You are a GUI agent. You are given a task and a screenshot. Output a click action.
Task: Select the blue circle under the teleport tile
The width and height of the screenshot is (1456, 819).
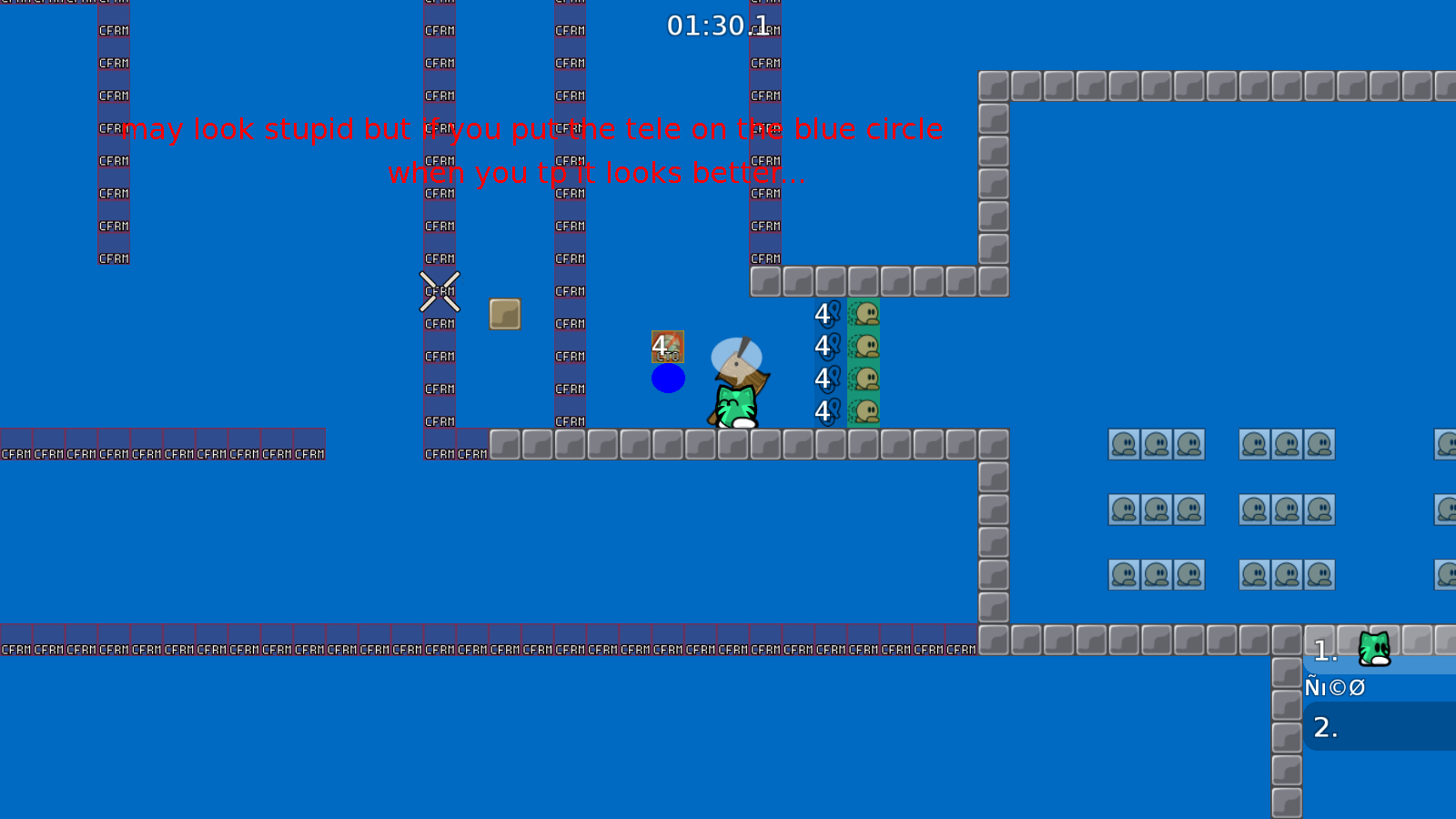pyautogui.click(x=669, y=378)
